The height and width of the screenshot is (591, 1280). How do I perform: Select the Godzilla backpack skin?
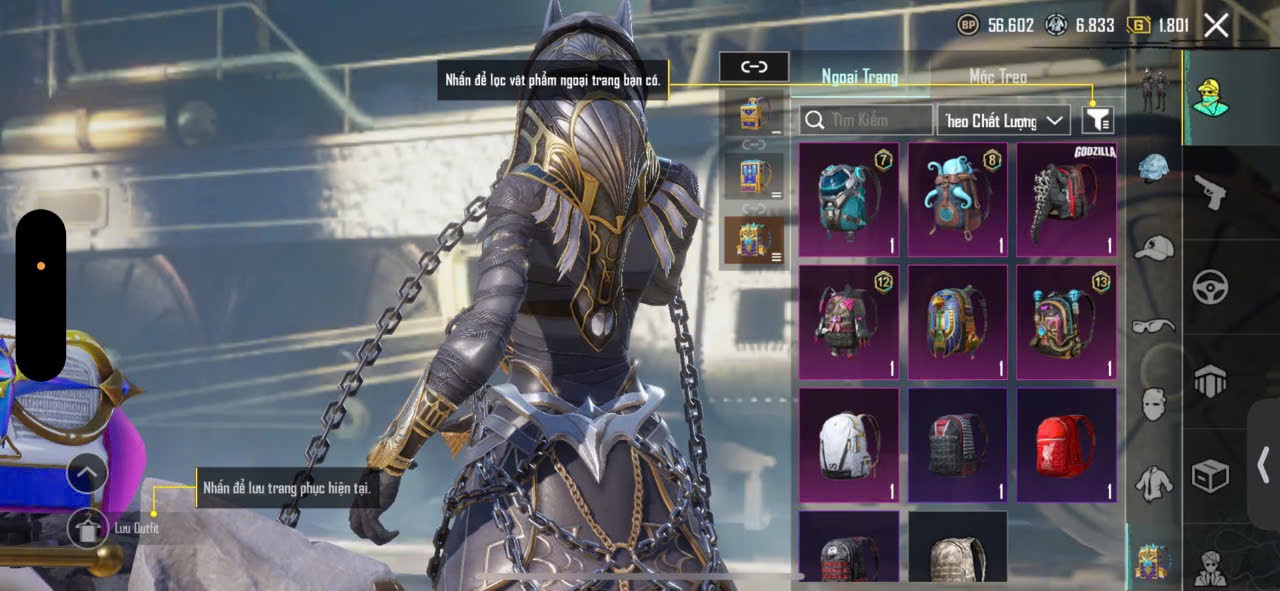pos(1066,199)
